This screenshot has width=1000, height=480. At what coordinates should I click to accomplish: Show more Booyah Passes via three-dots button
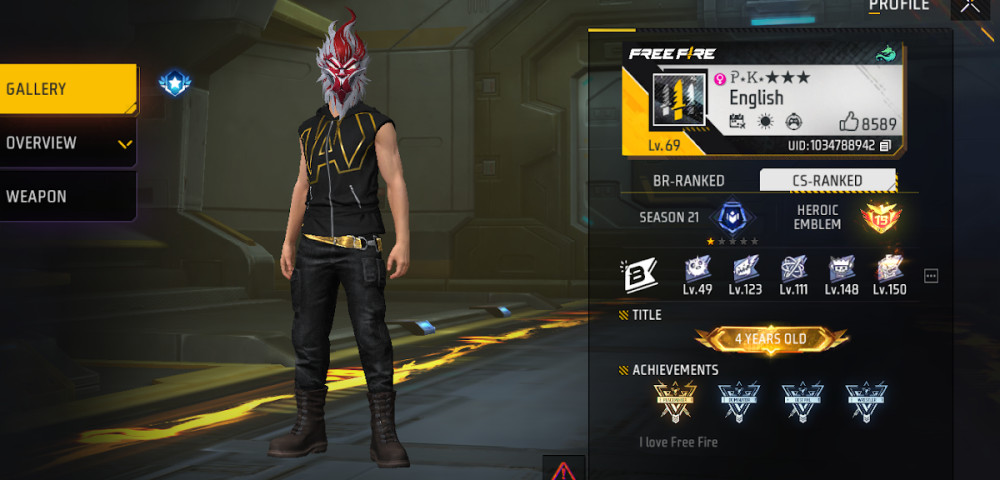point(931,276)
